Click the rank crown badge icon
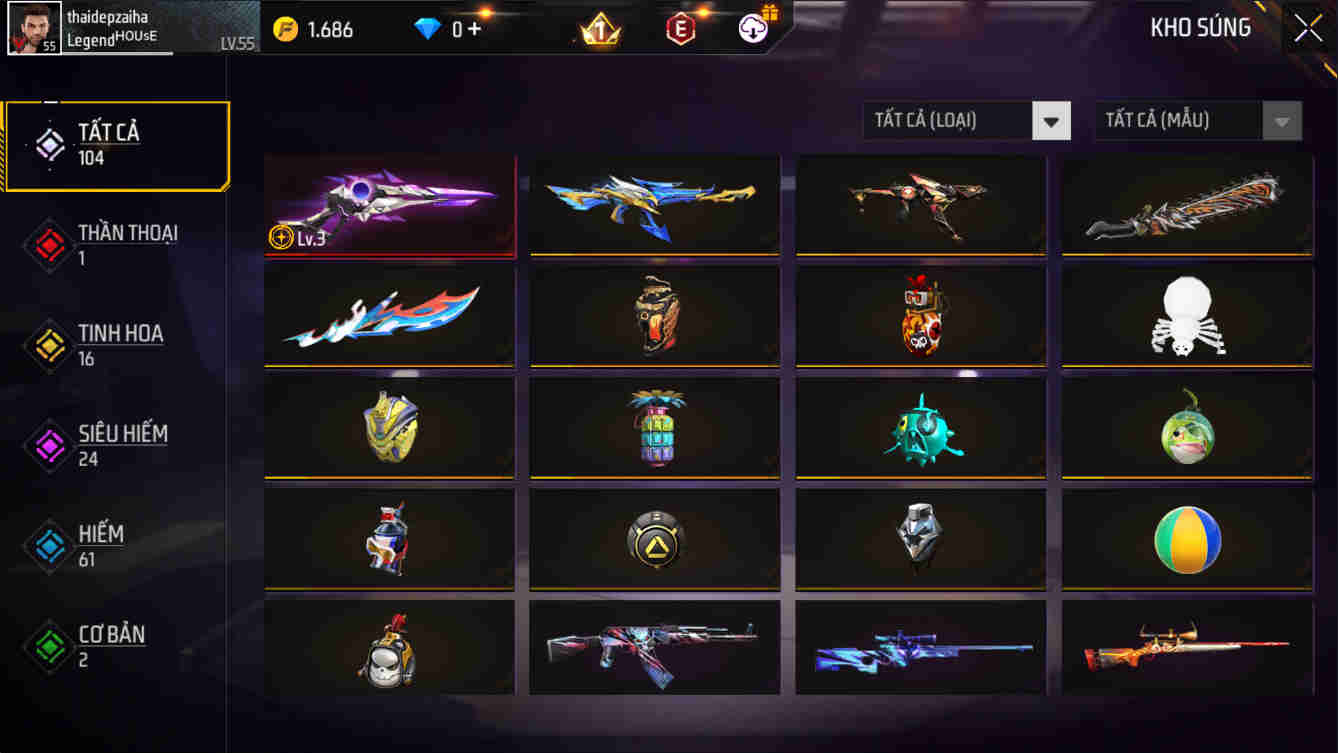The width and height of the screenshot is (1338, 753). [x=600, y=29]
